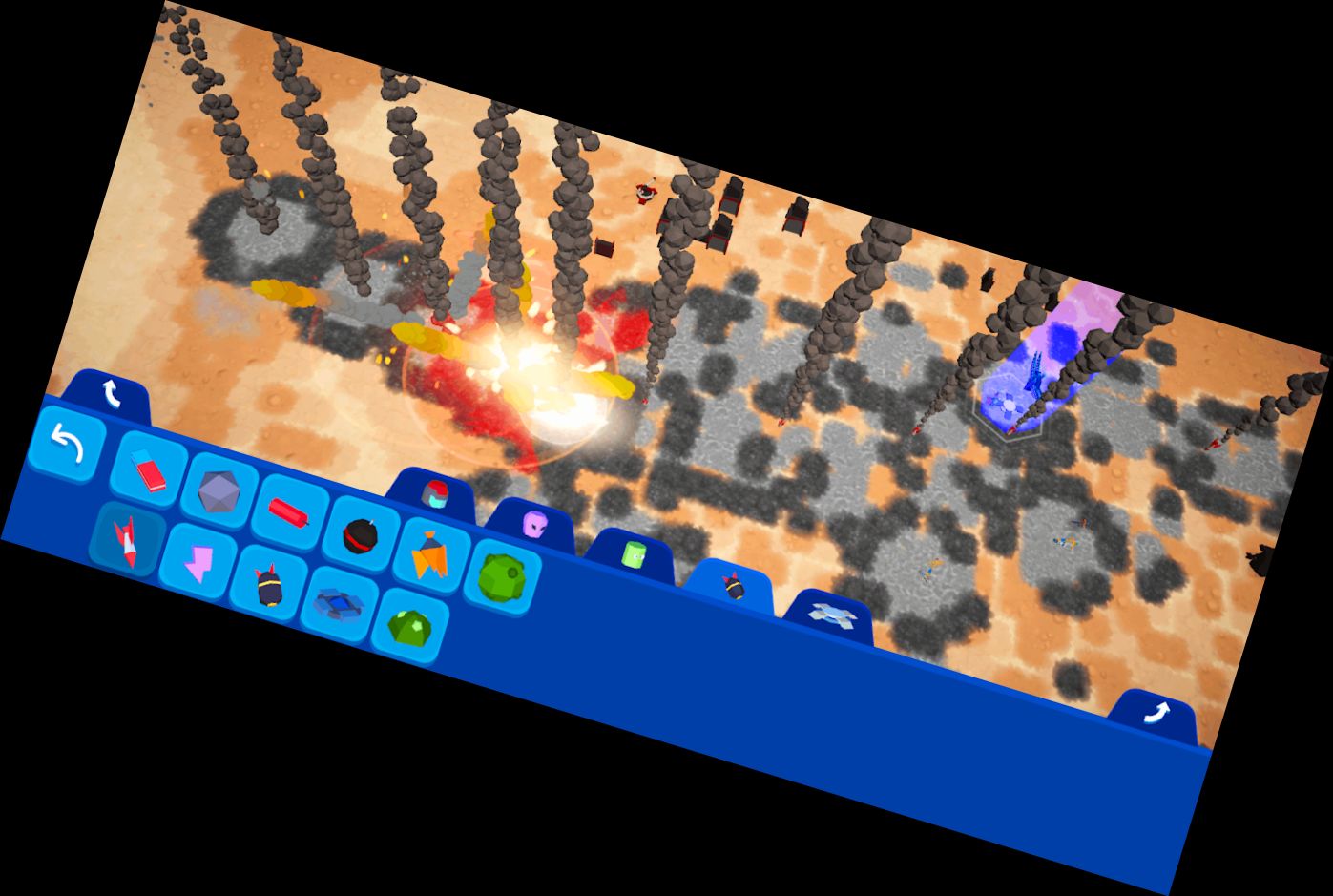Image resolution: width=1333 pixels, height=896 pixels.
Task: Choose the red missile weapon
Action: [127, 542]
